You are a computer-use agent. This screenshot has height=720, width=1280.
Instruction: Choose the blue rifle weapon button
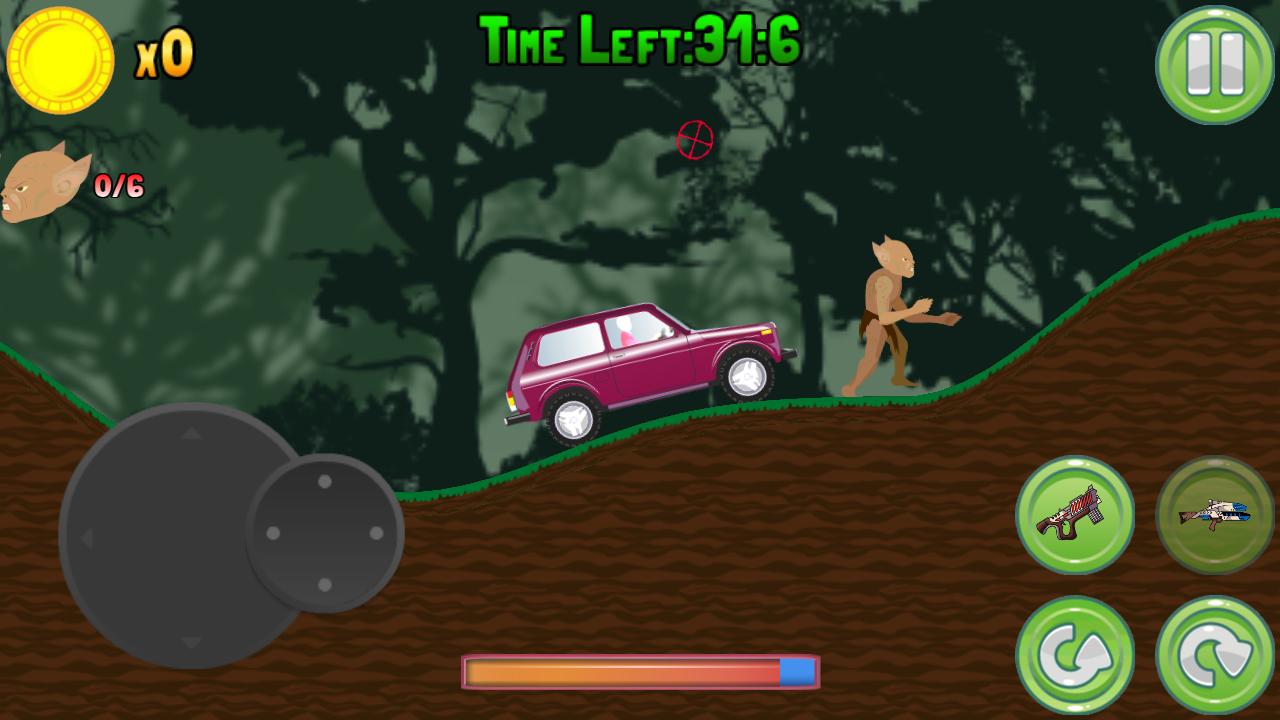1215,515
